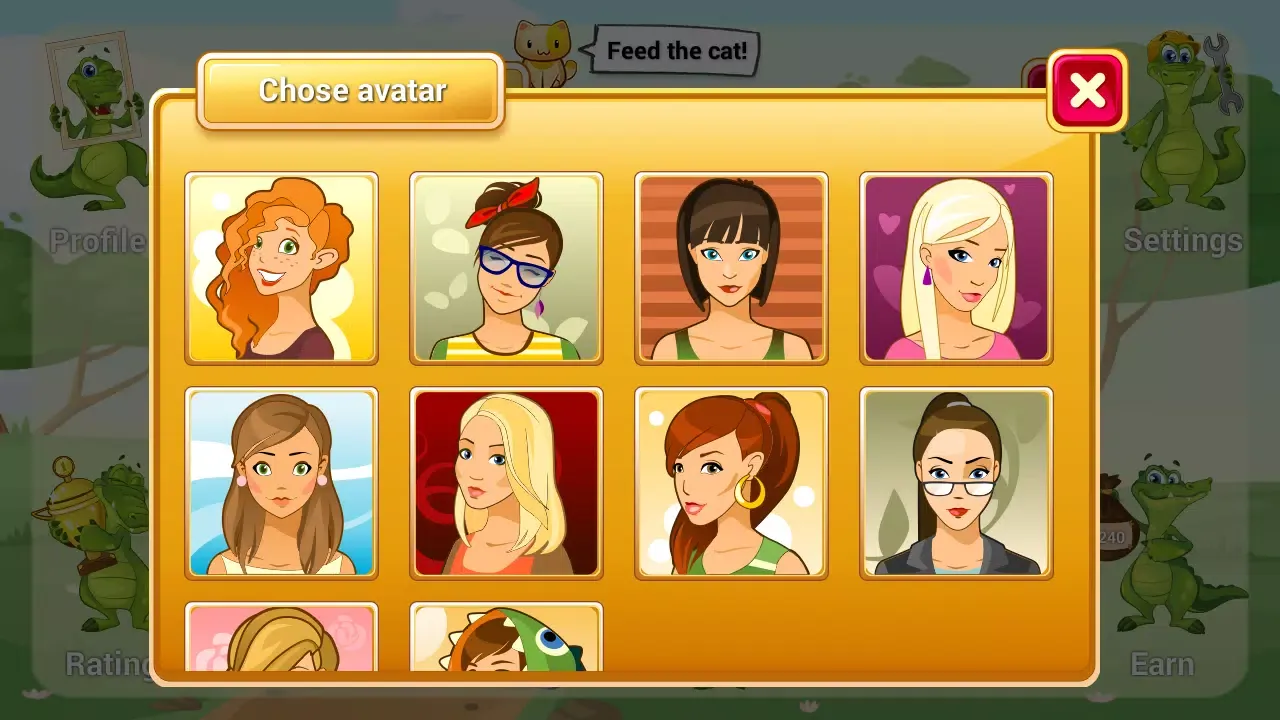
Task: Choose the brown-haired avatar on blue background
Action: (x=282, y=483)
